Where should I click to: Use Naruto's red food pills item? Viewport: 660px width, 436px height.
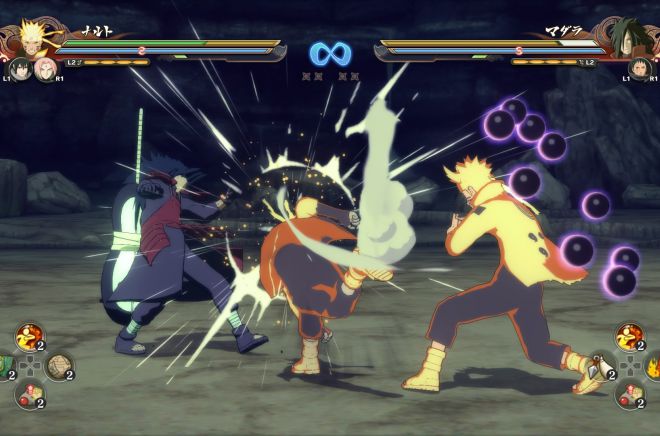pos(29,393)
